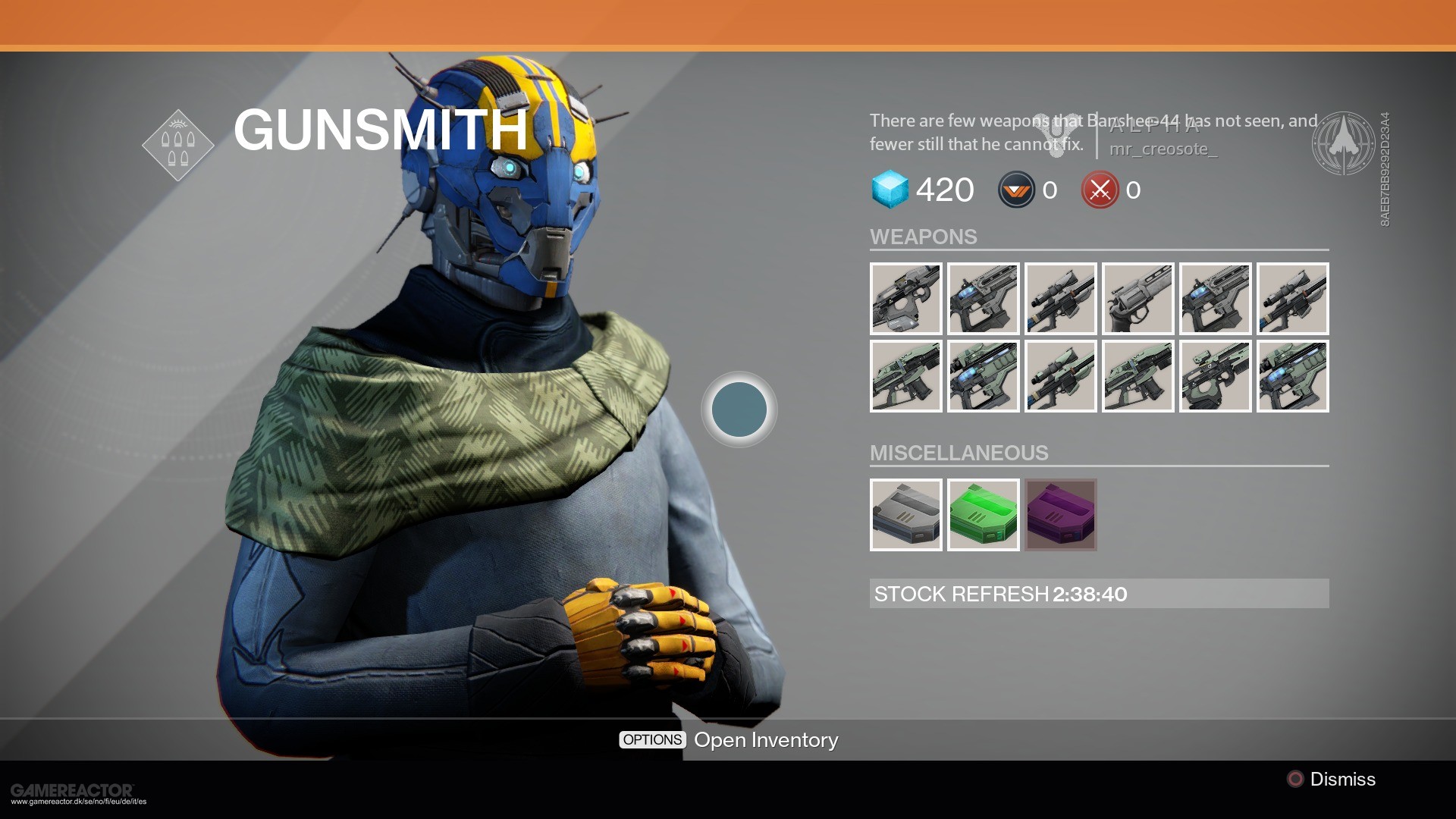This screenshot has width=1456, height=819.
Task: Select the green auto rifle in the second row
Action: [x=906, y=375]
